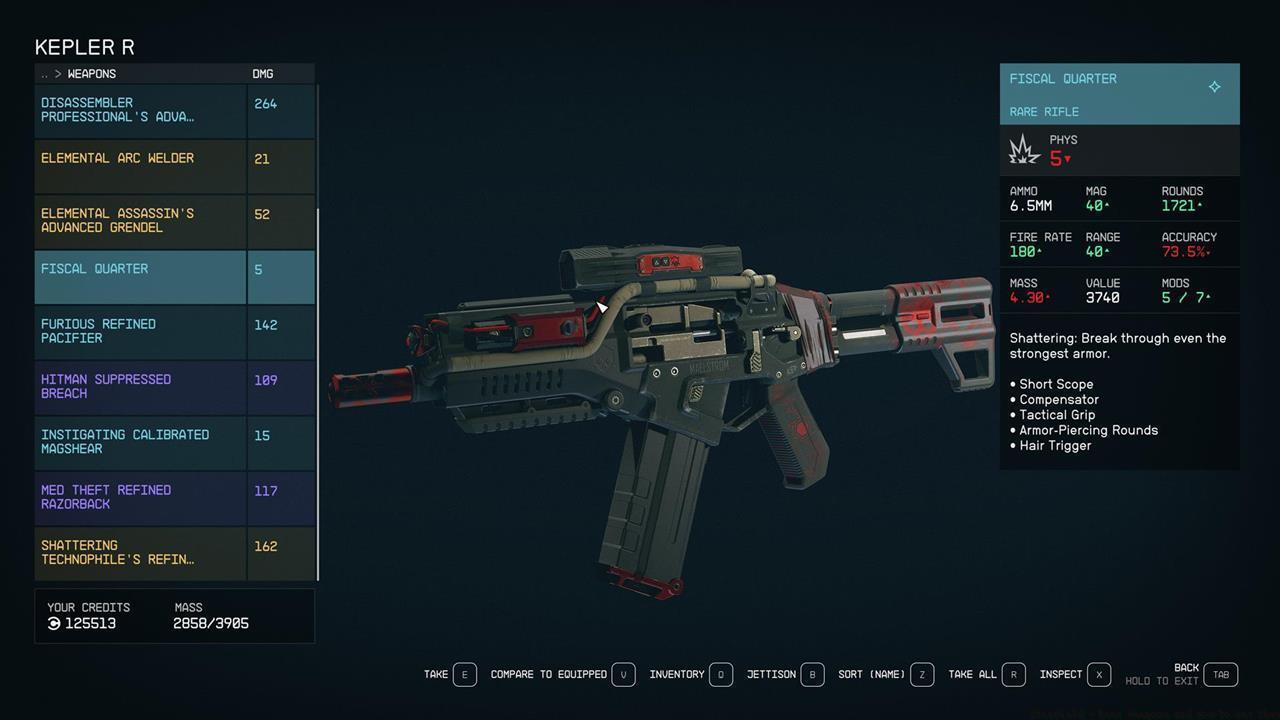
Task: Select Elemental Assassin's Advanced Grendel
Action: (x=140, y=221)
